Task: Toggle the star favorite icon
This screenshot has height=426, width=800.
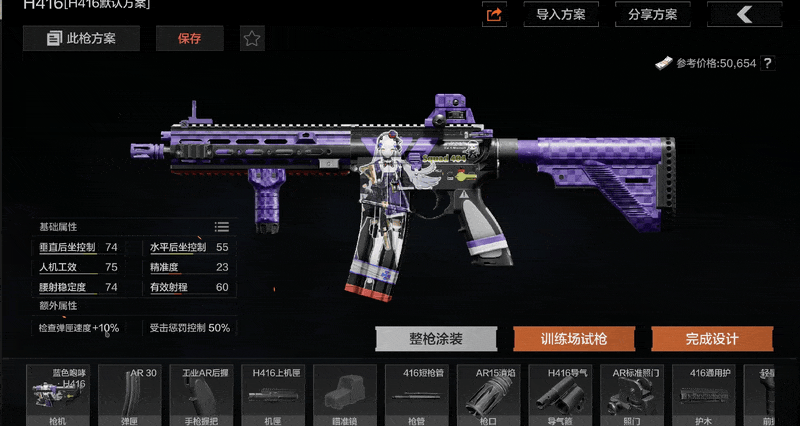Action: pyautogui.click(x=252, y=39)
